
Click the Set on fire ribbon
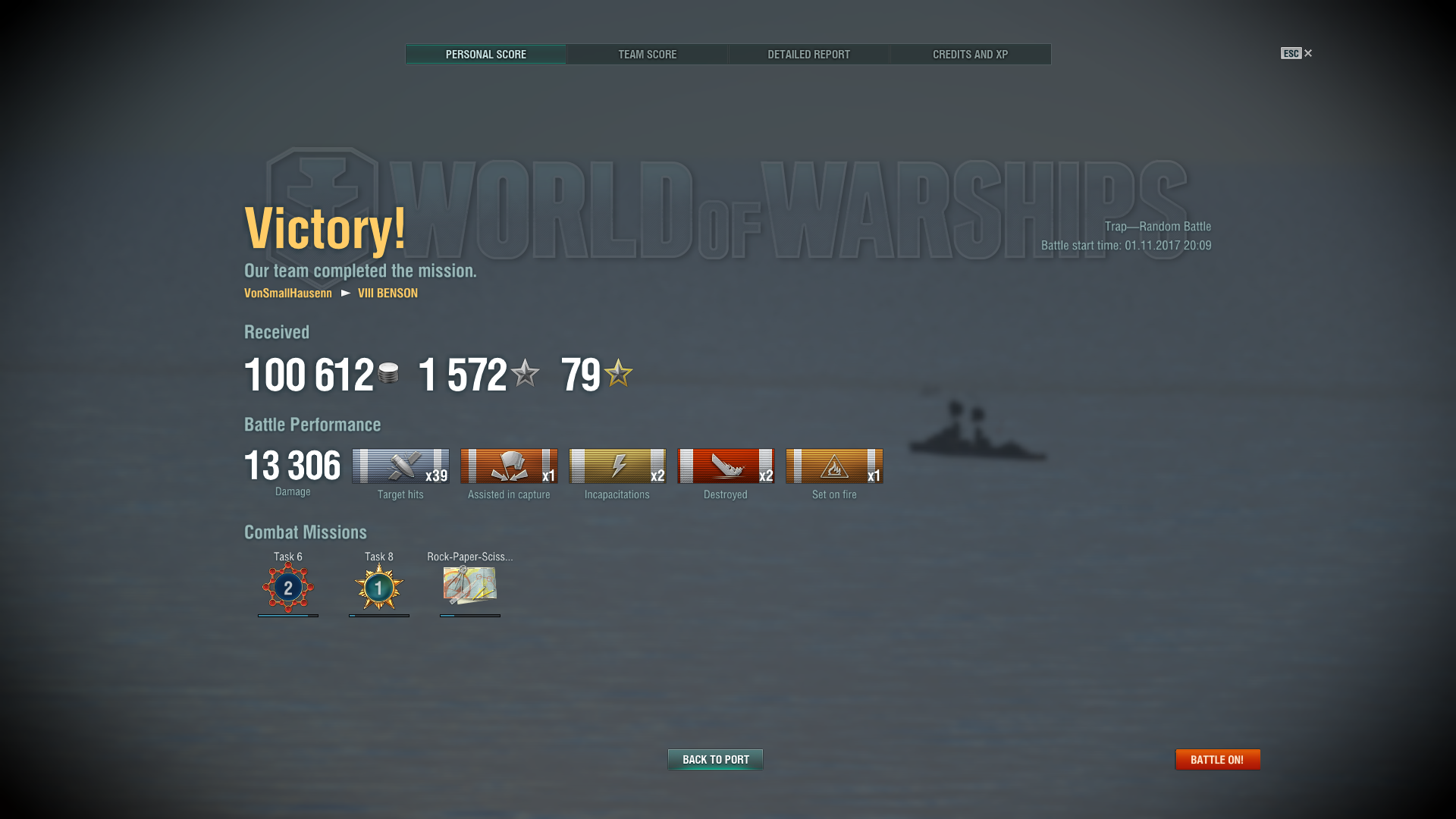point(834,466)
